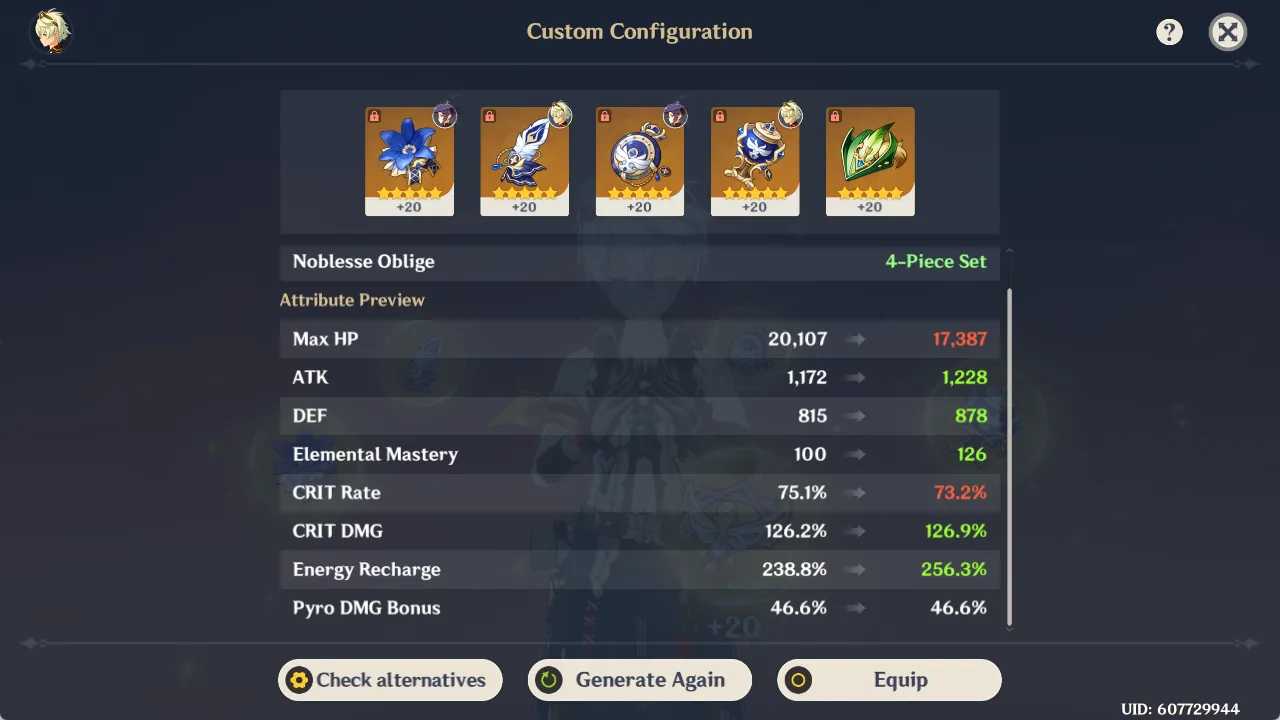1280x720 pixels.
Task: Select the Noblesse Oblige set row
Action: [640, 261]
